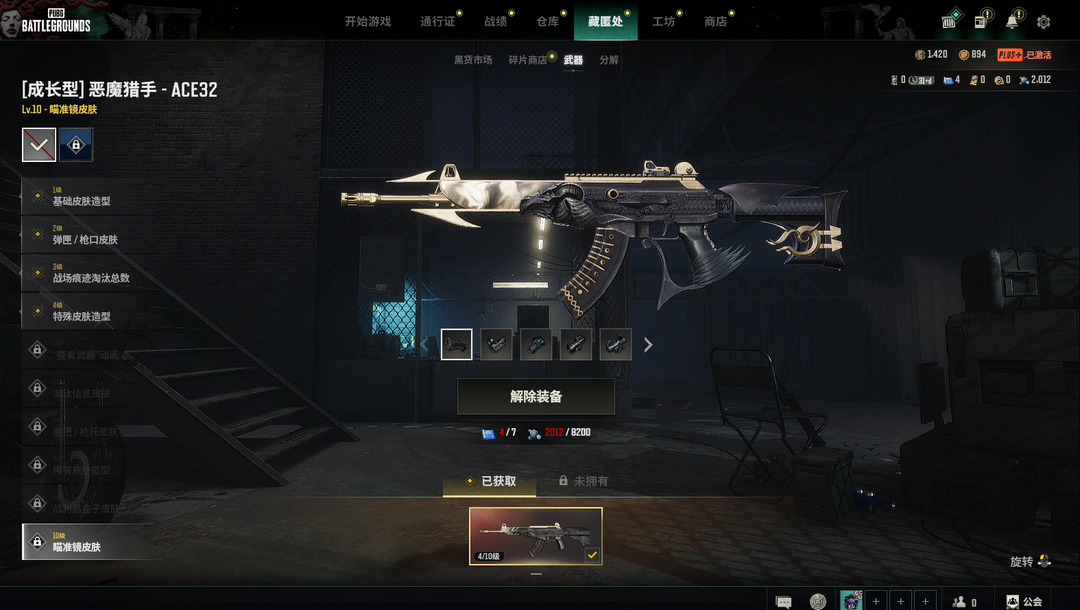Open the 公会 guild button
Viewport: 1080px width, 610px height.
click(1024, 601)
